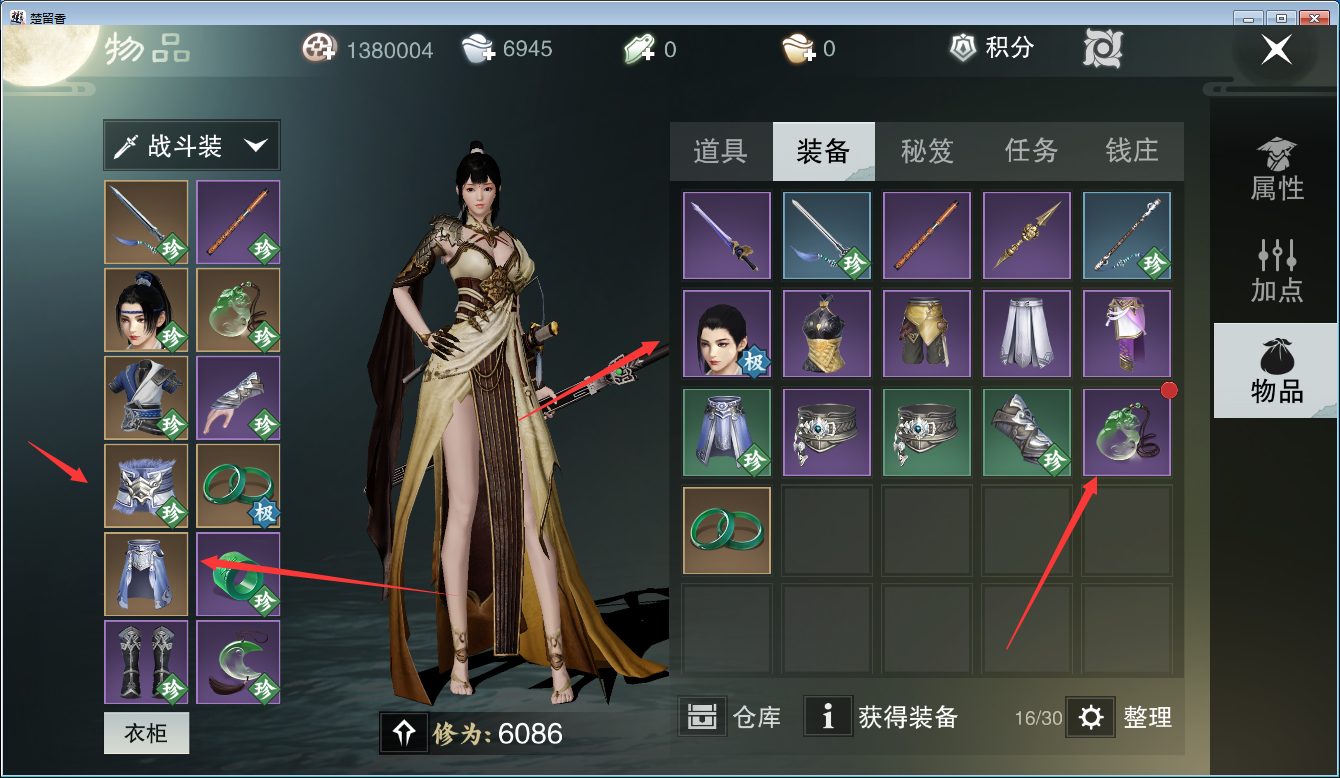Click the 获得装备 info icon

[x=828, y=716]
